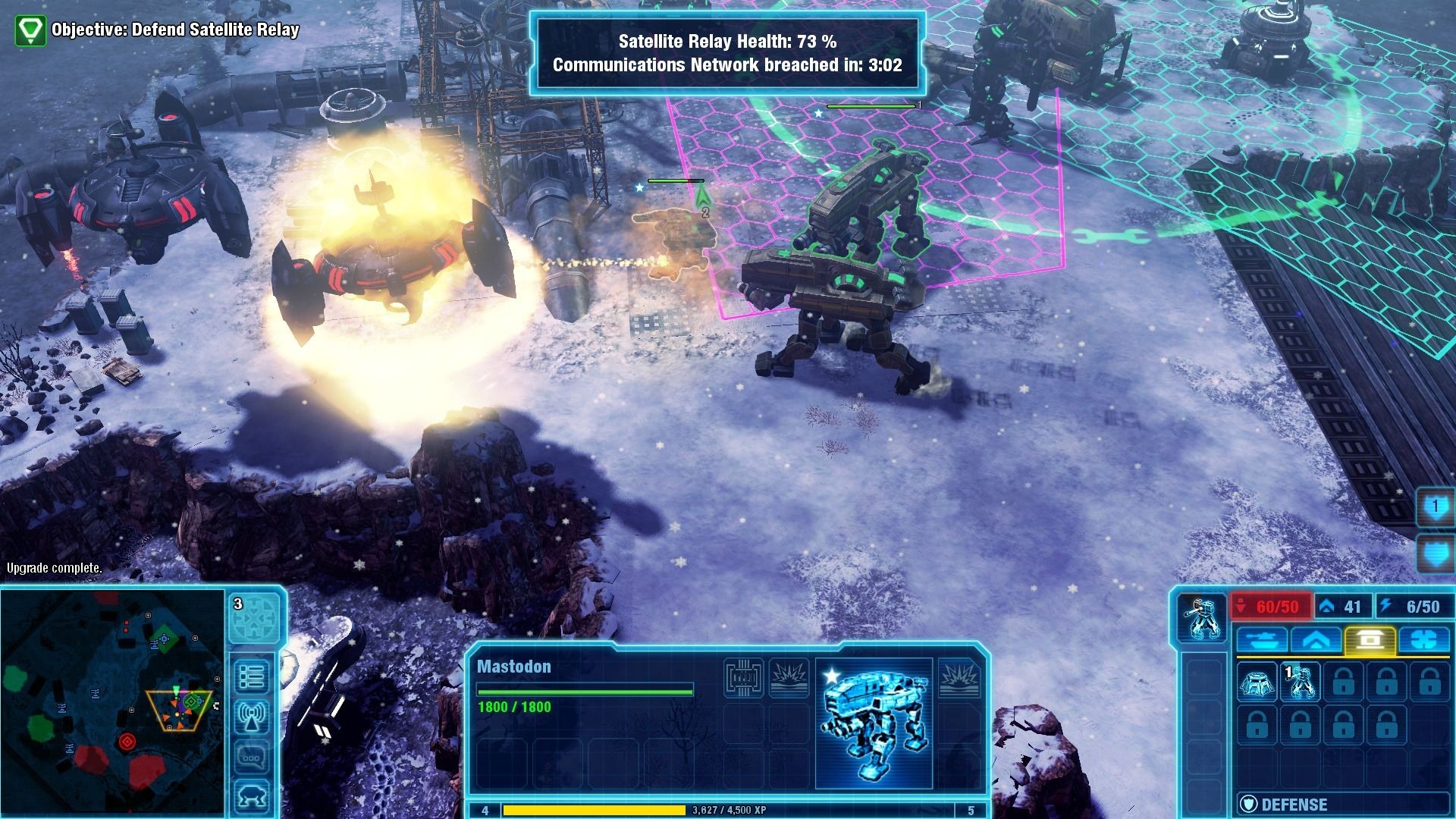Build the bunker defense structure
The image size is (1456, 819).
coord(1257,682)
